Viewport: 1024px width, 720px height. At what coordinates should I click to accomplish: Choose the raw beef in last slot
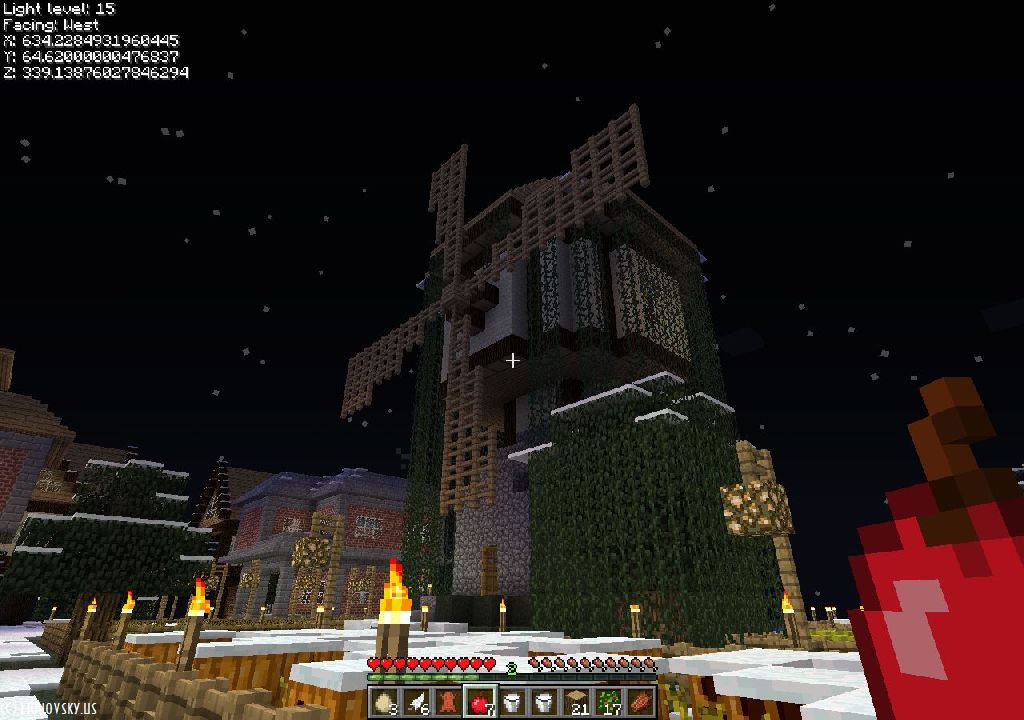click(641, 701)
